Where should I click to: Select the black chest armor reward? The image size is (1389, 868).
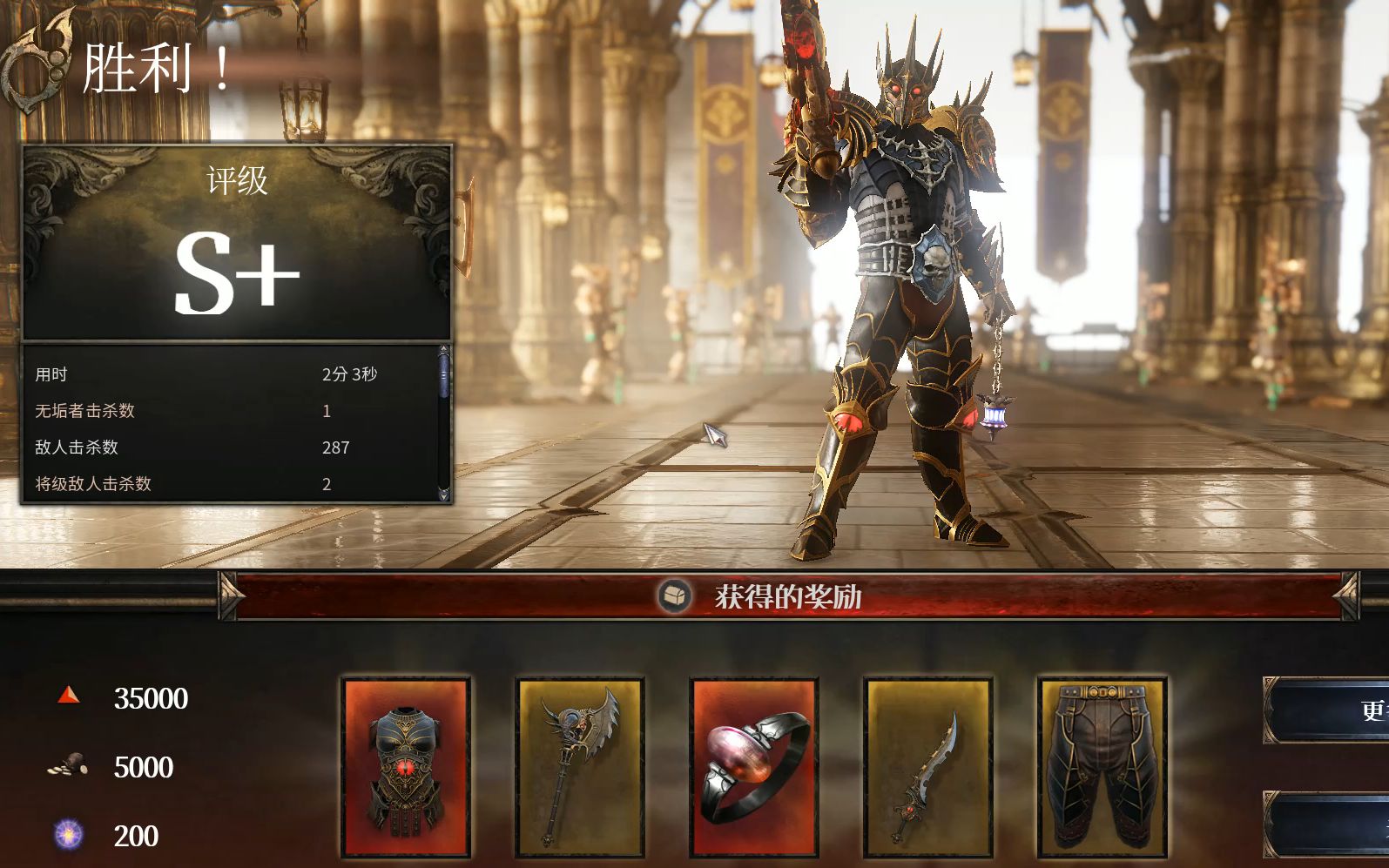click(407, 768)
